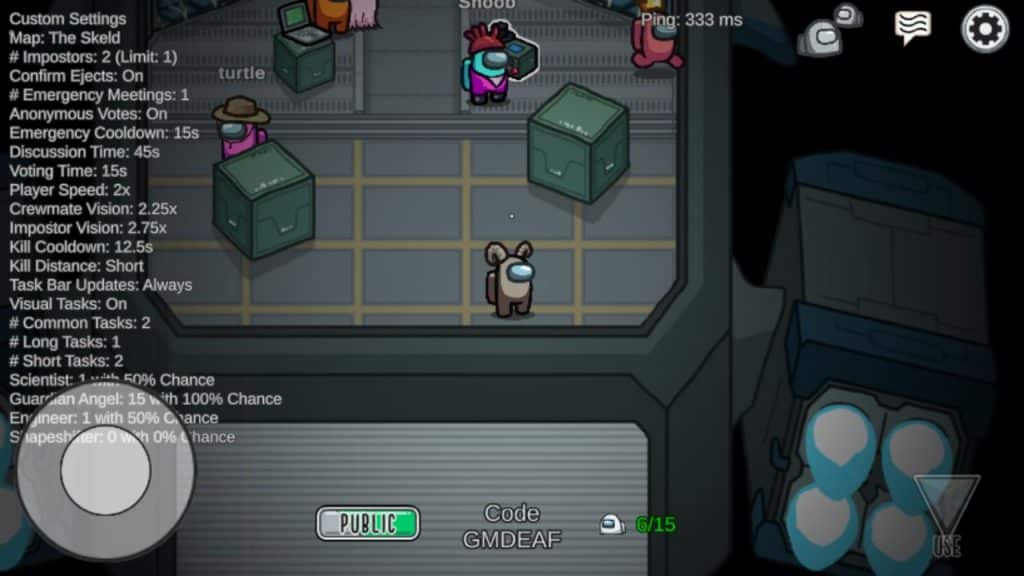The image size is (1024, 576).
Task: Open the friends list crewmates icon
Action: 830,31
